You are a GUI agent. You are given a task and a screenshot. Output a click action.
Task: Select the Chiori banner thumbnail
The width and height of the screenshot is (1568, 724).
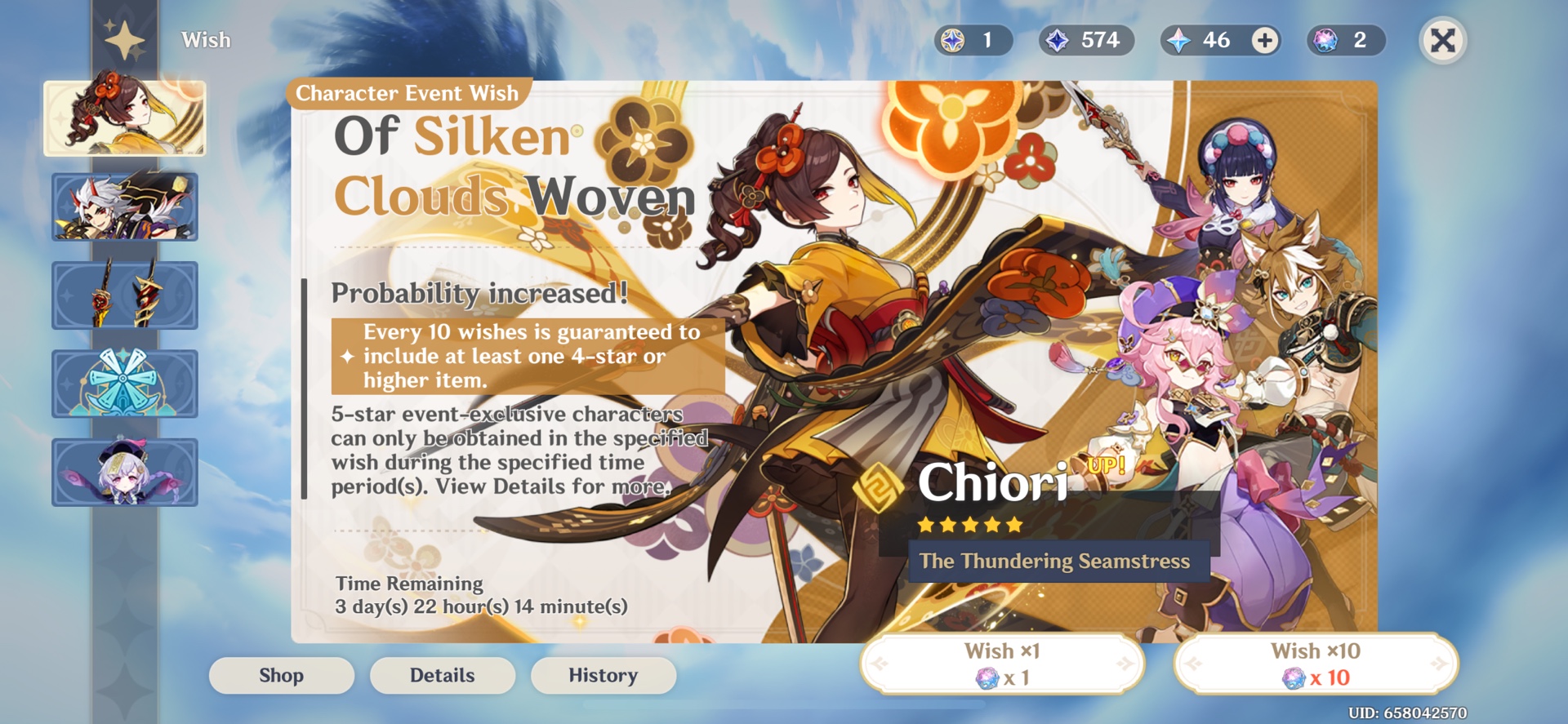(124, 118)
